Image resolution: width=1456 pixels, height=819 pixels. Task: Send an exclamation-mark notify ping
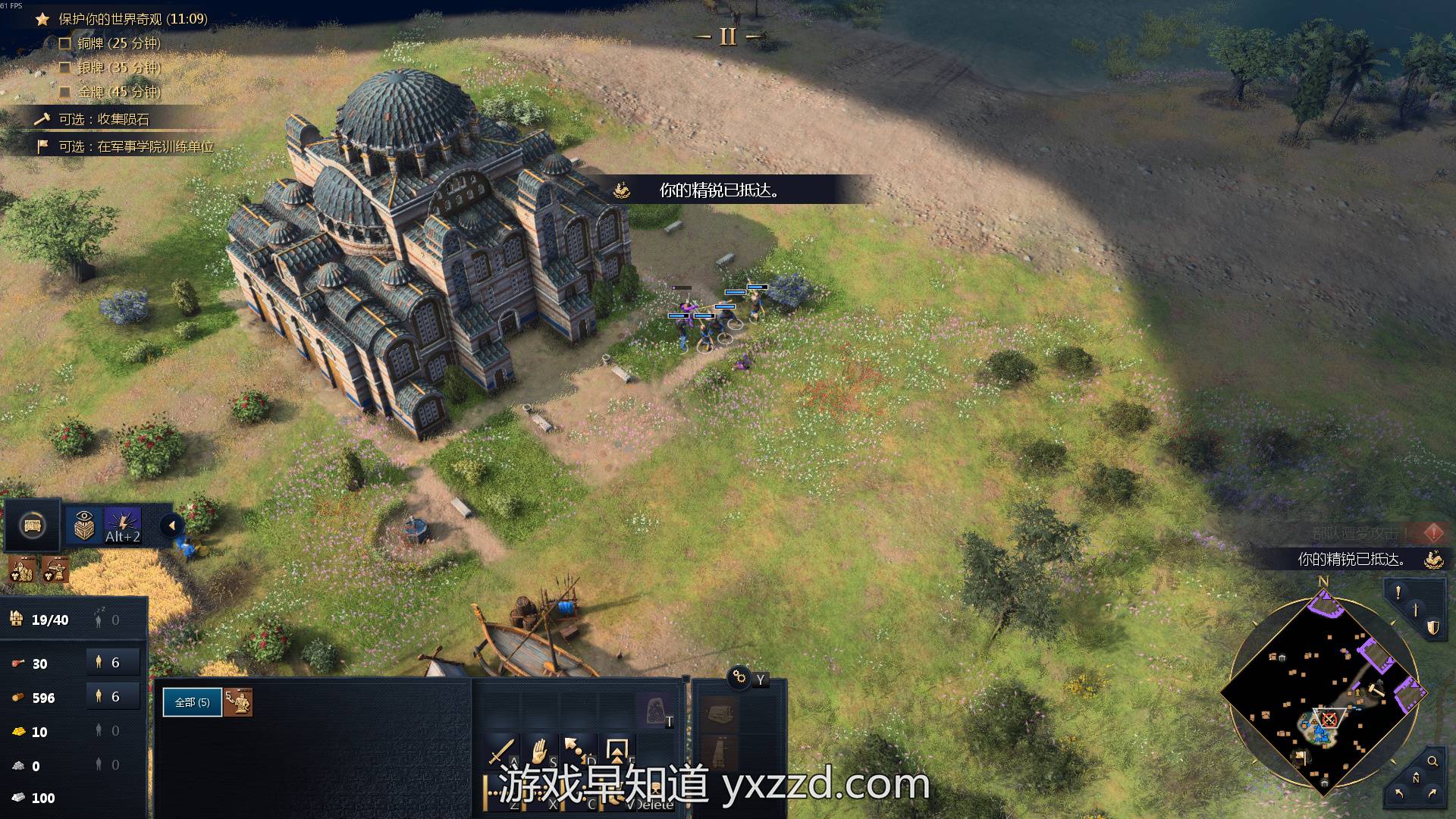click(1398, 592)
